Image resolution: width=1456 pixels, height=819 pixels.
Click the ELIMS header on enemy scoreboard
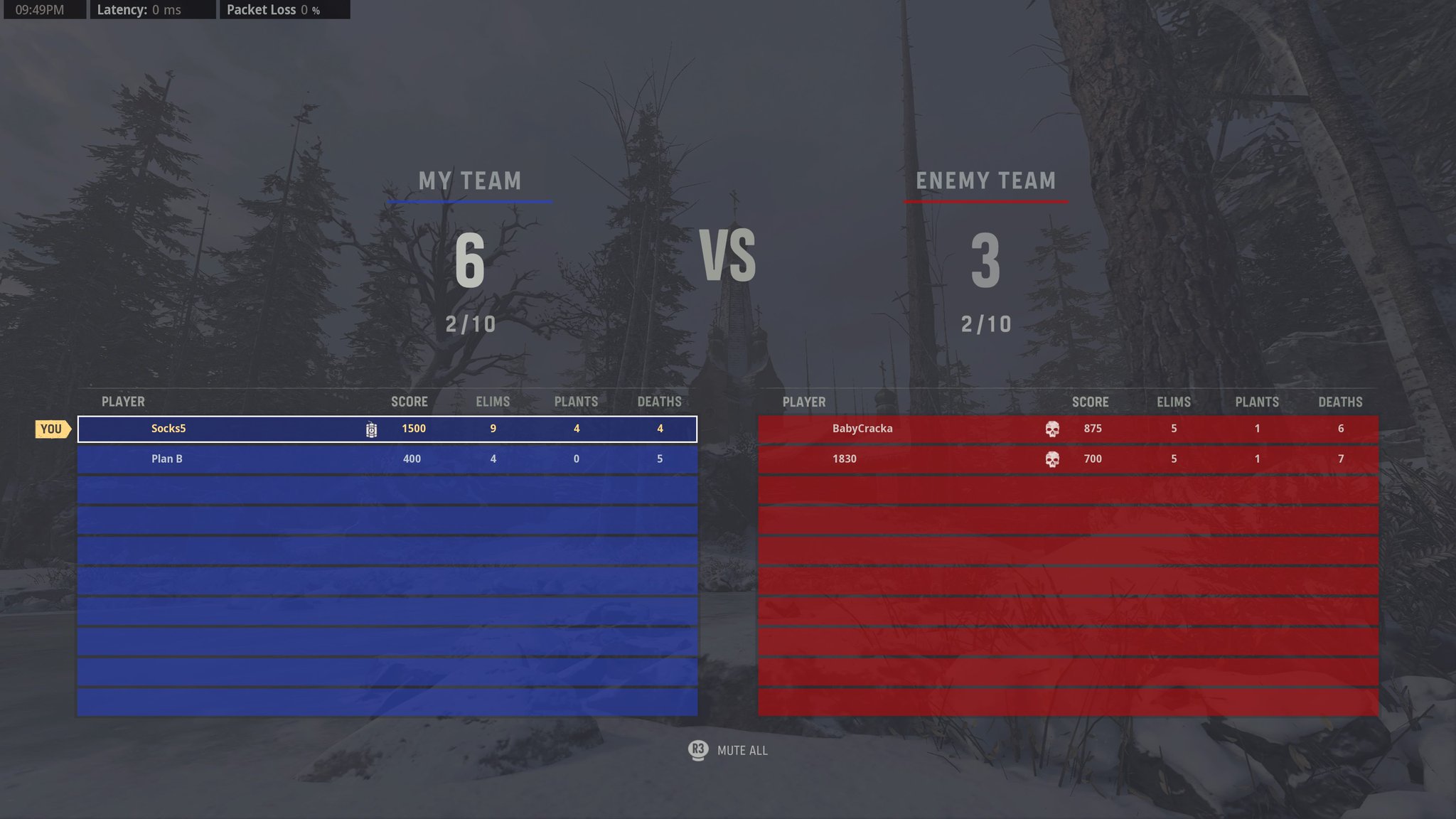(x=1172, y=402)
